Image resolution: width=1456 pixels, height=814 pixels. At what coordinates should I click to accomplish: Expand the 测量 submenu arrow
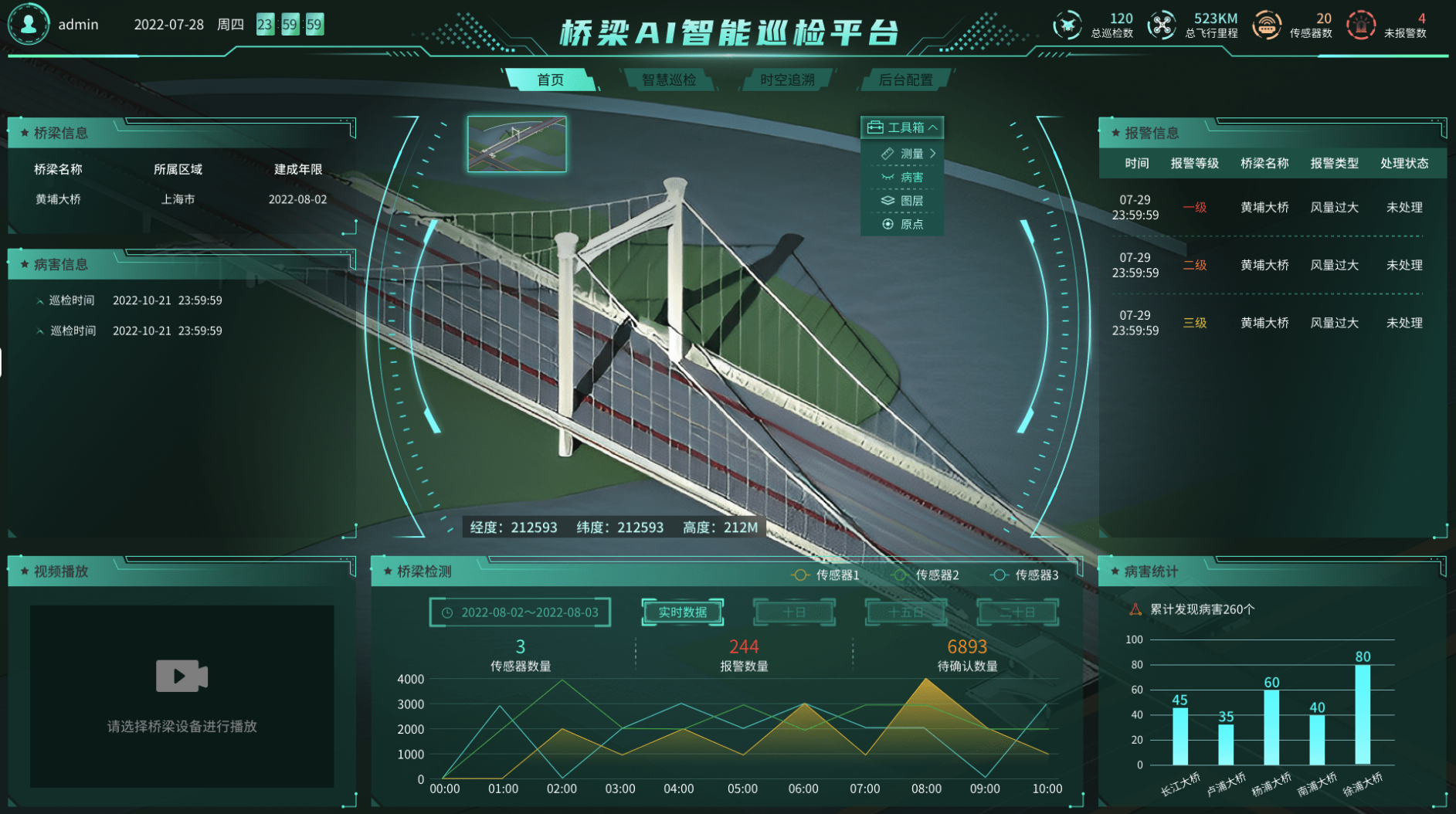click(x=932, y=153)
